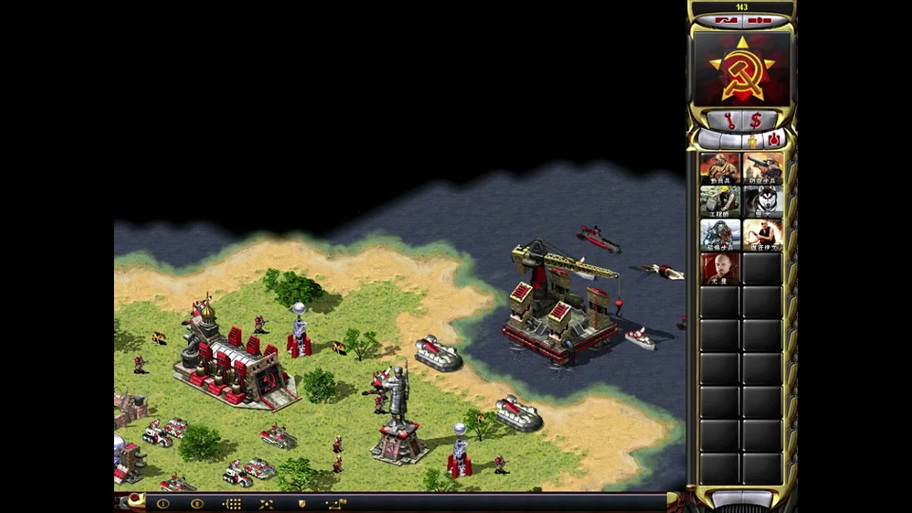Screen dimensions: 912x513
Task: Activate the wrench repair button
Action: click(729, 120)
